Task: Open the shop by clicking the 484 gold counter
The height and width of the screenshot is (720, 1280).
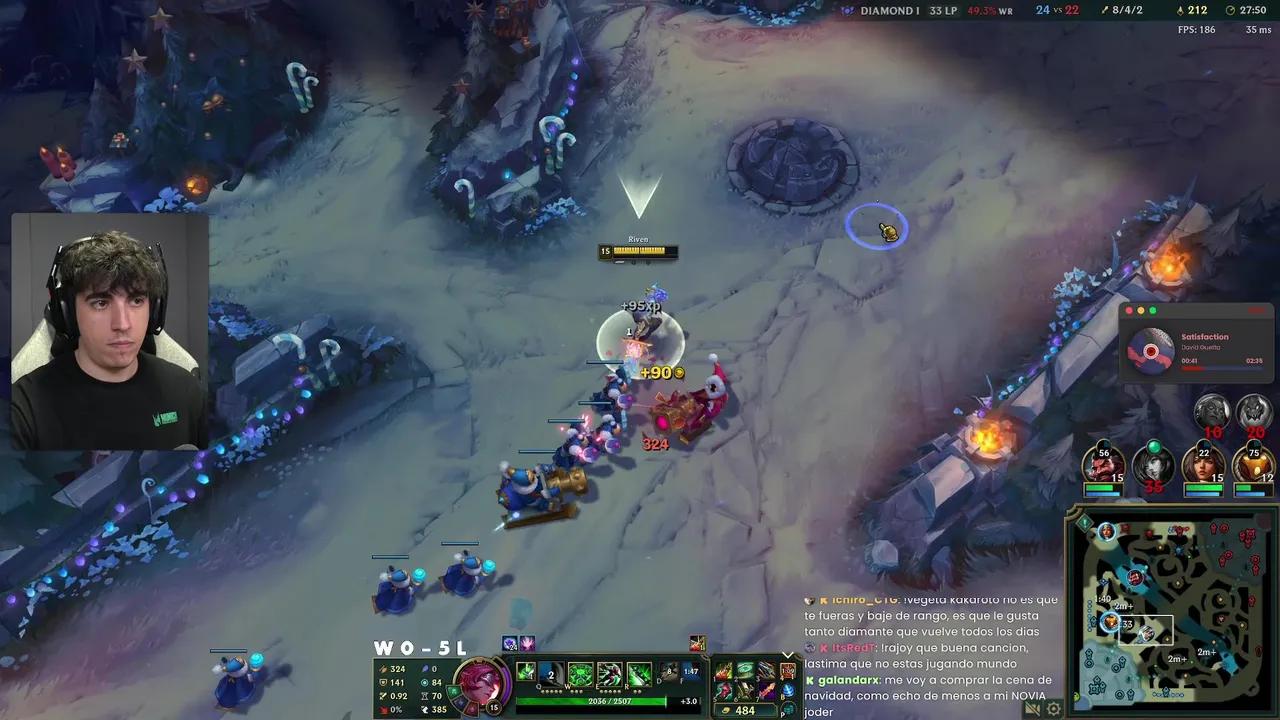Action: 744,709
